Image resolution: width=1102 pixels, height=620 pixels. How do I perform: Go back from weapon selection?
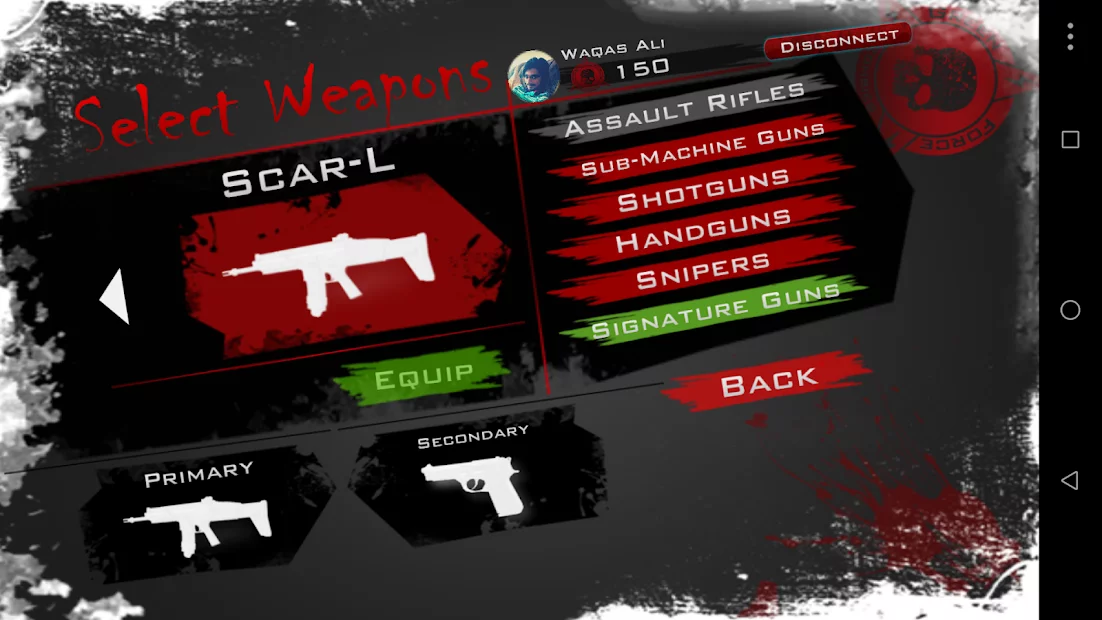tap(769, 381)
